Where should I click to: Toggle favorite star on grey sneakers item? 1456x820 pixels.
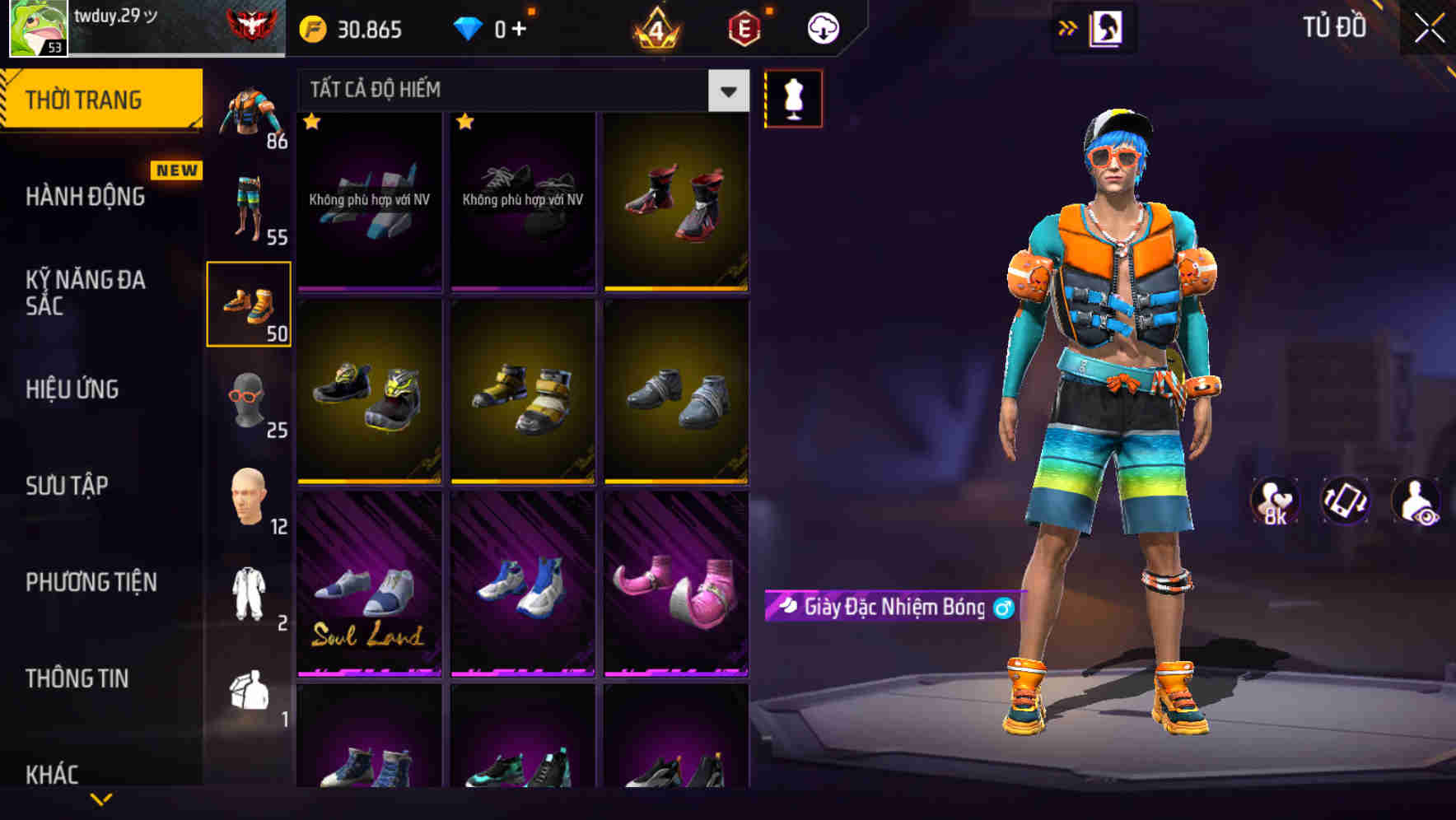pyautogui.click(x=465, y=122)
